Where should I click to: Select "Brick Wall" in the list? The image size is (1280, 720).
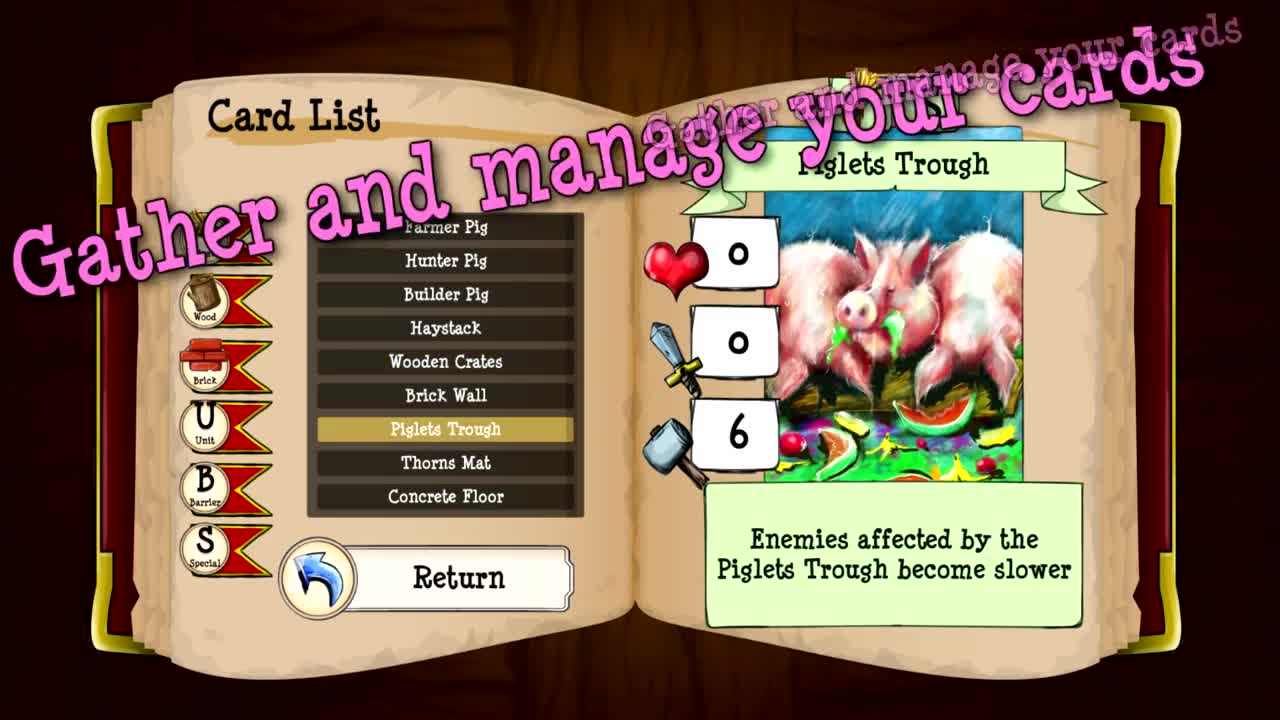pyautogui.click(x=444, y=395)
